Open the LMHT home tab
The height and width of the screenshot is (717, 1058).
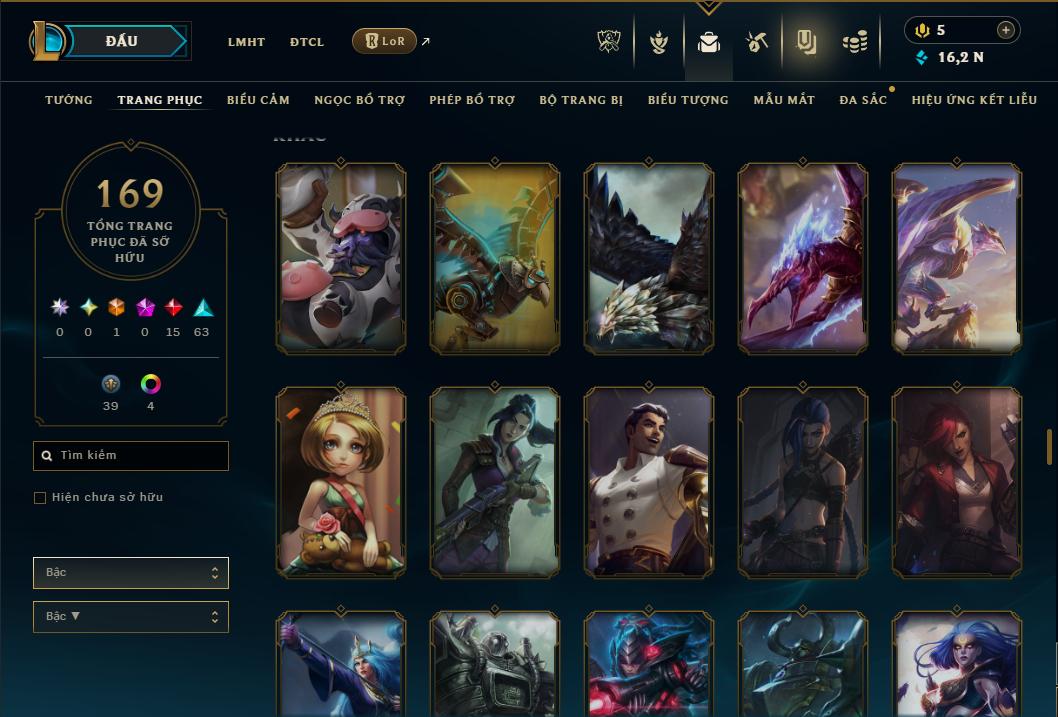pos(246,42)
